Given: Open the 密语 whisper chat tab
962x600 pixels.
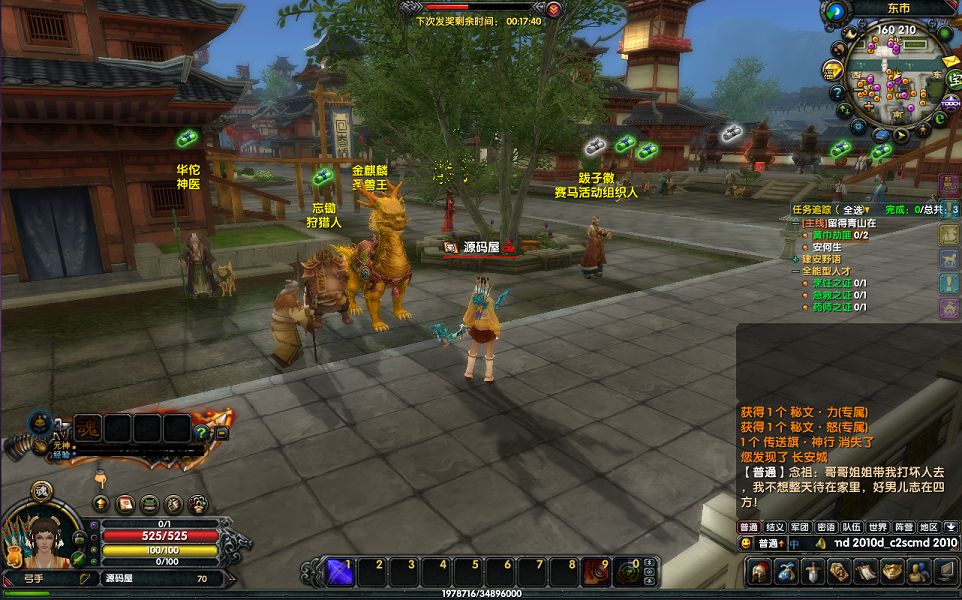Looking at the screenshot, I should [825, 527].
